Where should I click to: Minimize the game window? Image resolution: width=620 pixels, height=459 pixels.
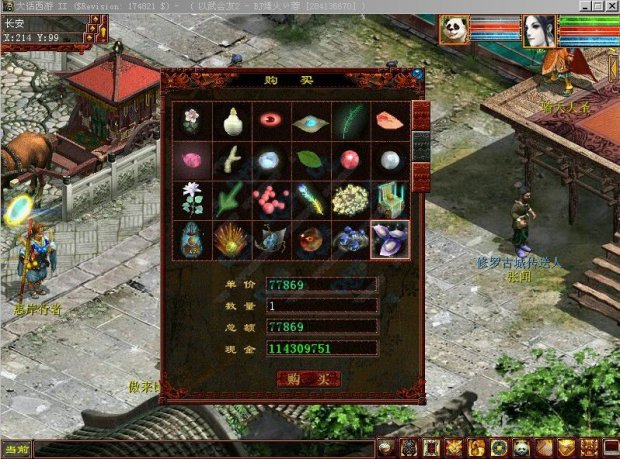pyautogui.click(x=583, y=6)
